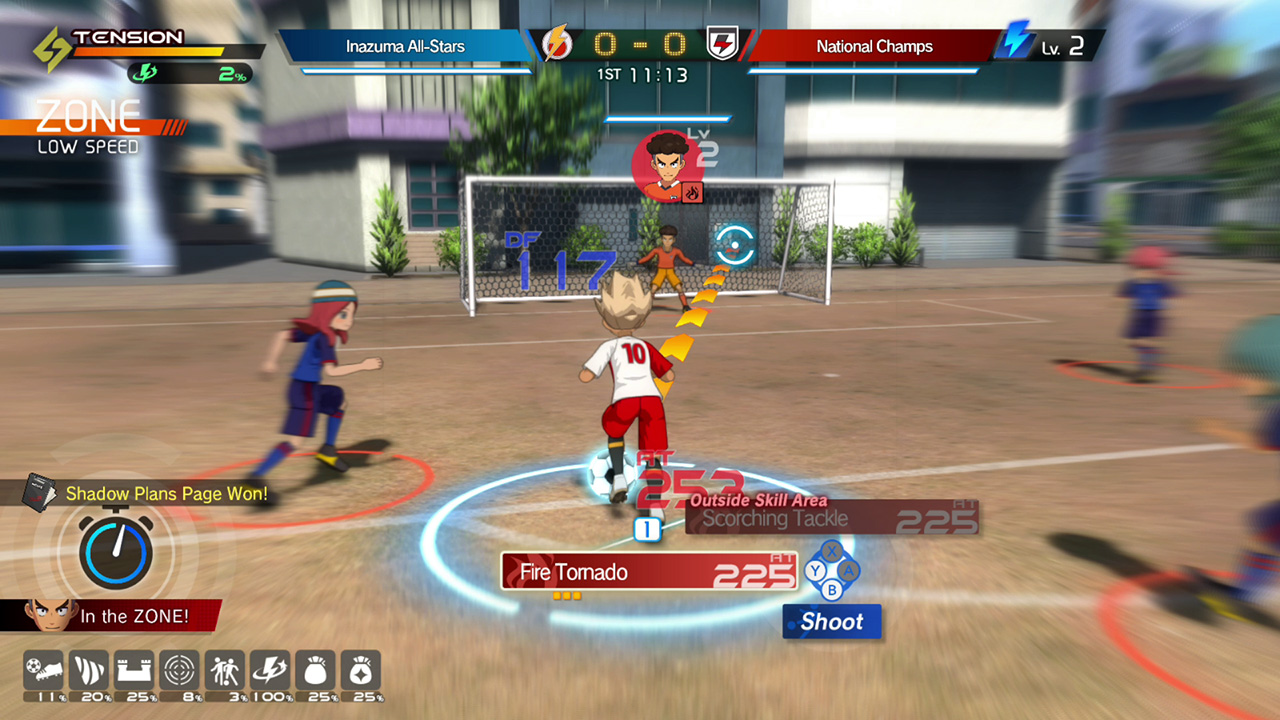Click the lightning energy icon showing 100%
Viewport: 1280px width, 720px height.
pyautogui.click(x=268, y=668)
